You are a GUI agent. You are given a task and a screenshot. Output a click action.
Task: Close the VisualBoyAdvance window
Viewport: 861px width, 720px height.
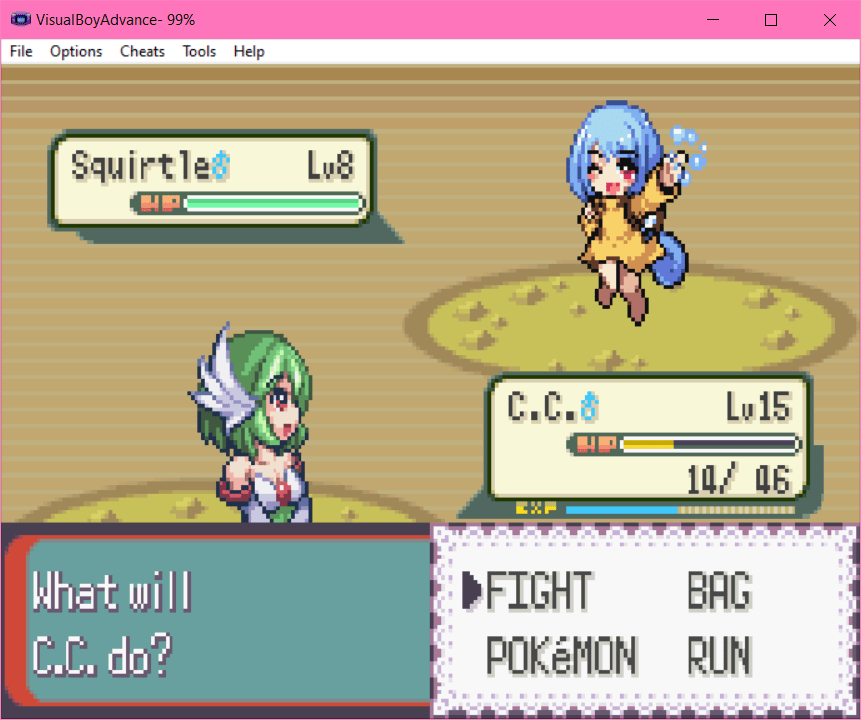[830, 20]
